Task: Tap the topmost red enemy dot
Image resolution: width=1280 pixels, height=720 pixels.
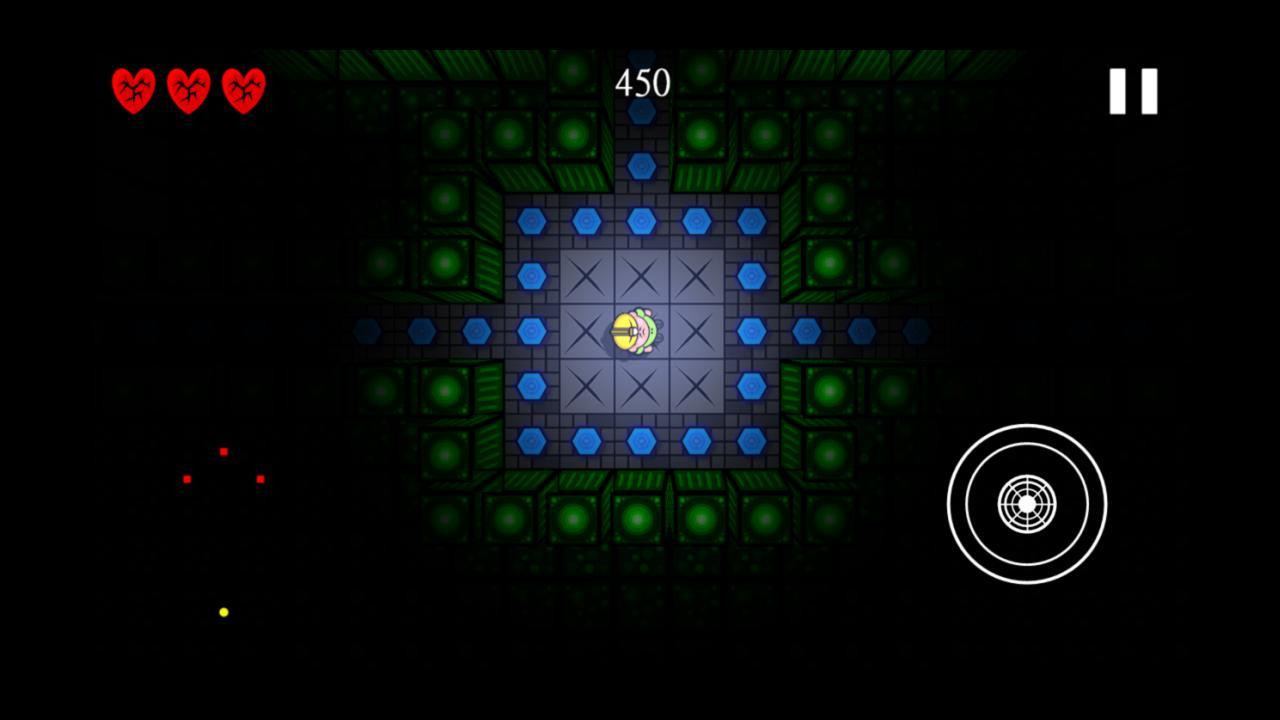Action: [x=224, y=452]
